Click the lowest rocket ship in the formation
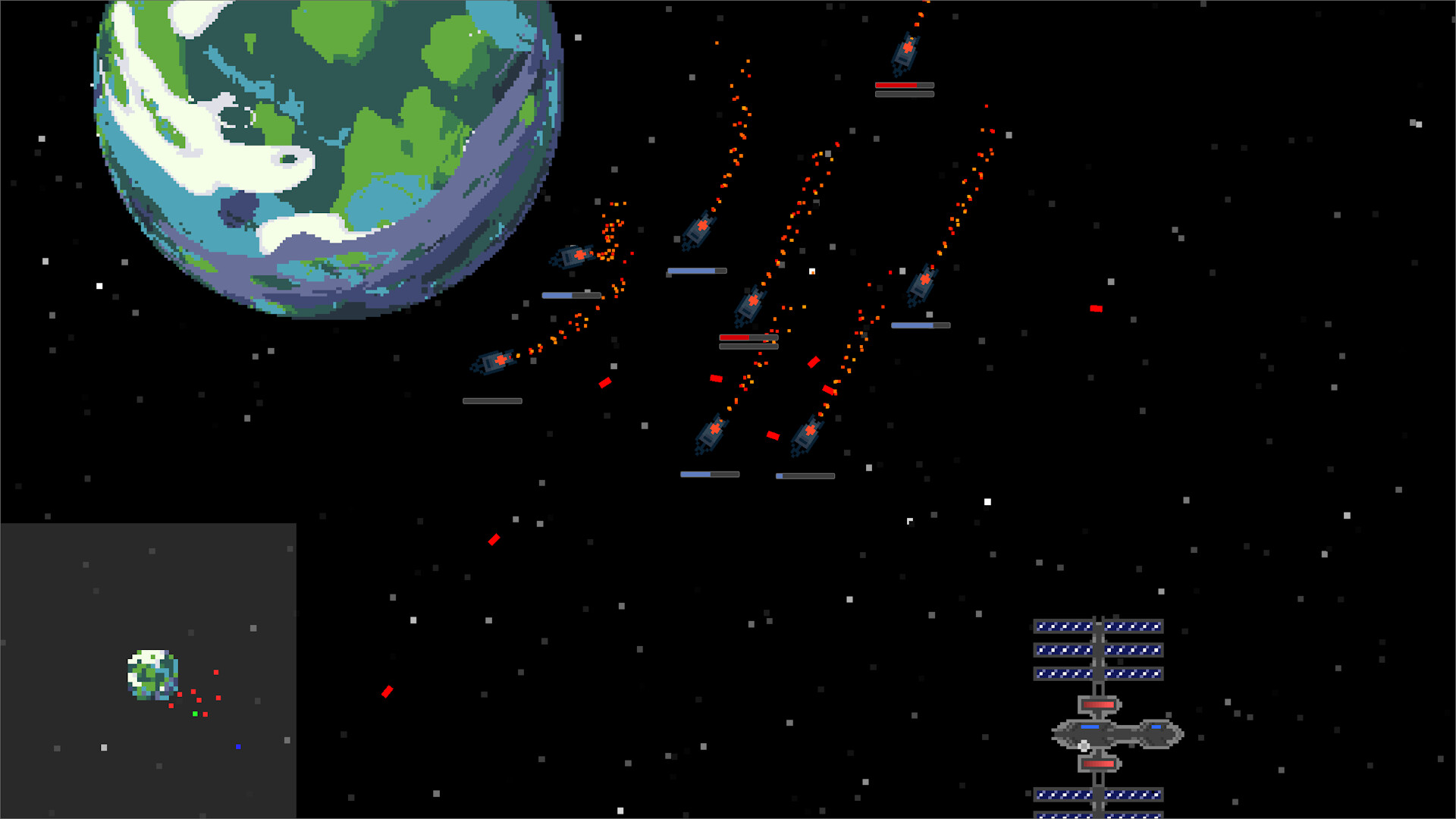1456x819 pixels. point(808,436)
